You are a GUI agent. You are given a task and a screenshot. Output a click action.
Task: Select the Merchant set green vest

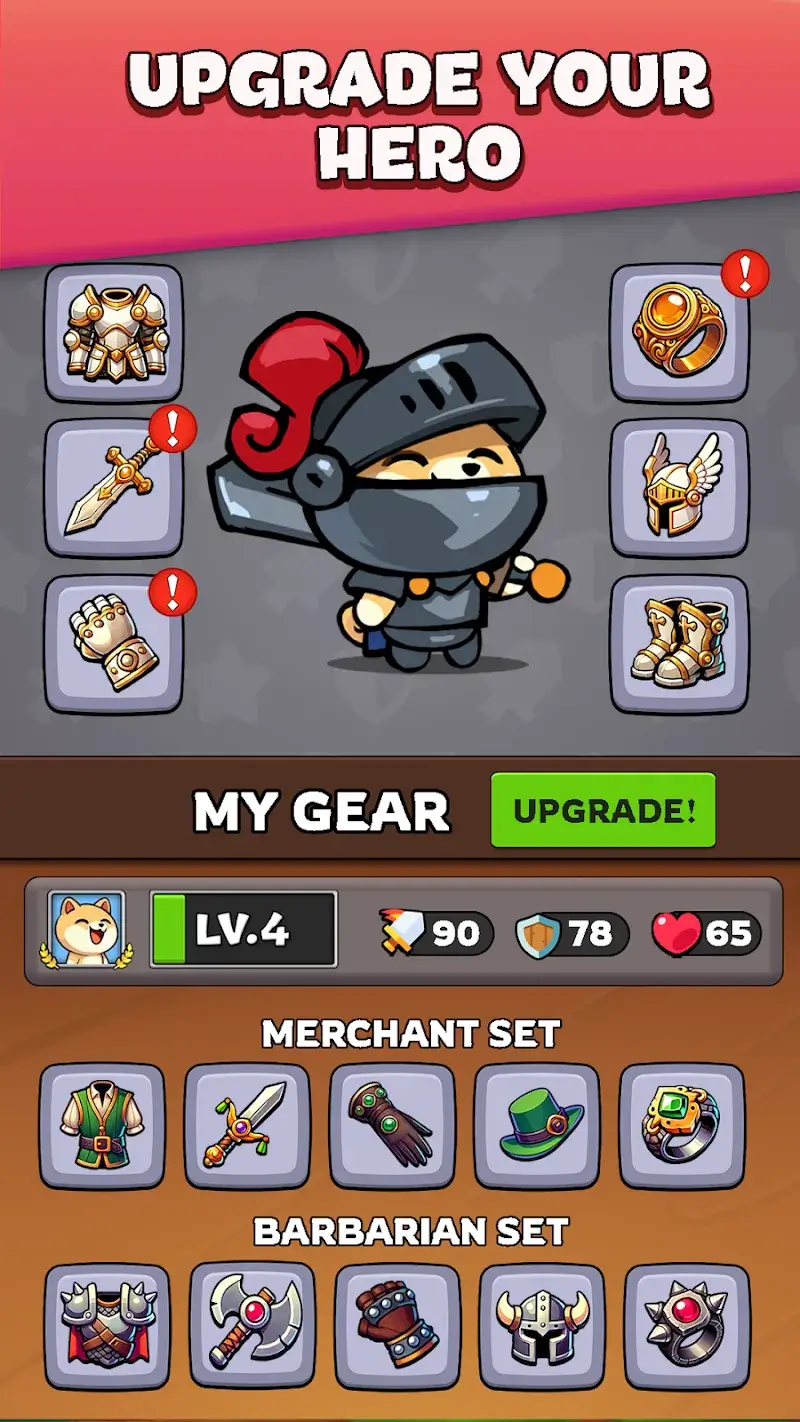[102, 1125]
